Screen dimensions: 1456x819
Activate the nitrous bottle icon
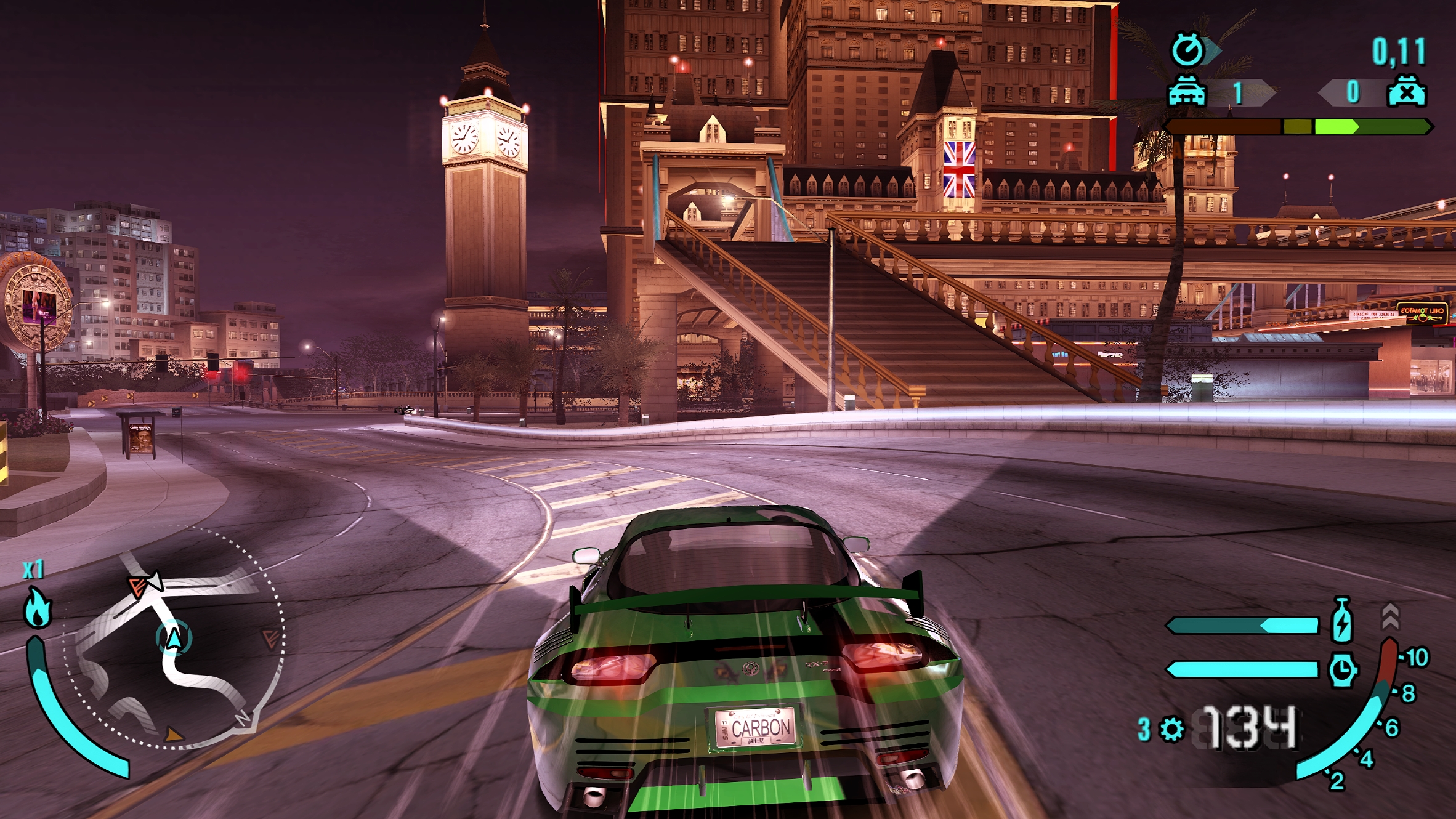point(1342,619)
